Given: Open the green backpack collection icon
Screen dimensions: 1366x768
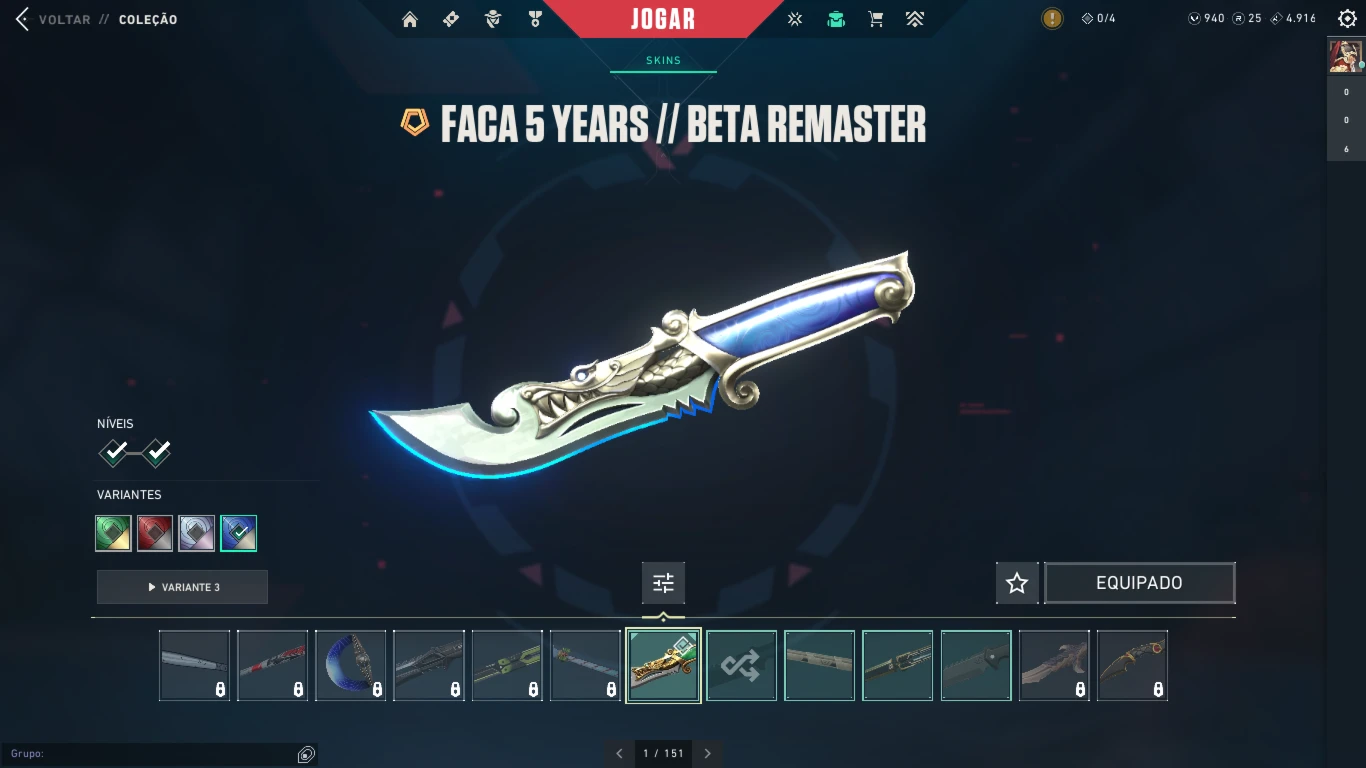Looking at the screenshot, I should point(836,19).
